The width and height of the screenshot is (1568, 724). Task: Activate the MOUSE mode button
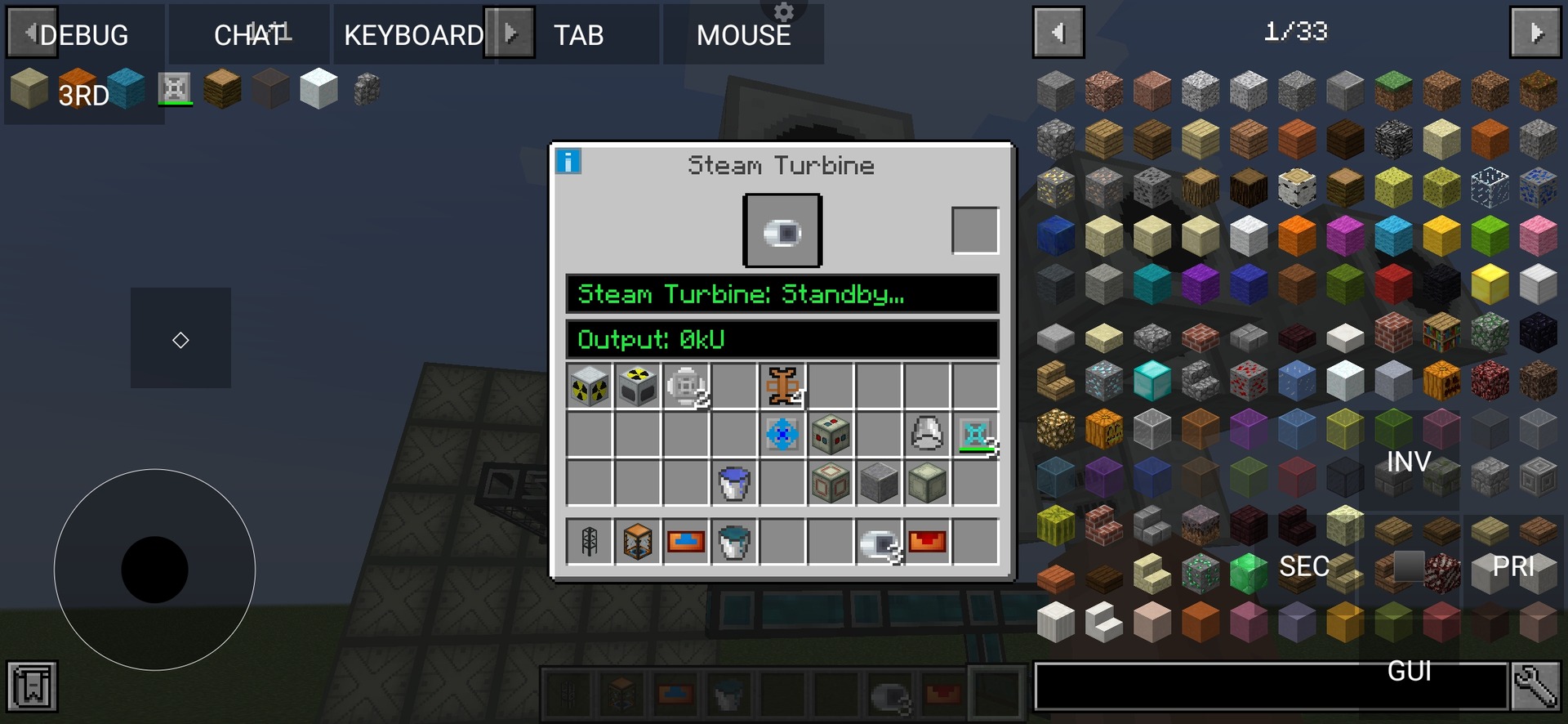tap(743, 35)
